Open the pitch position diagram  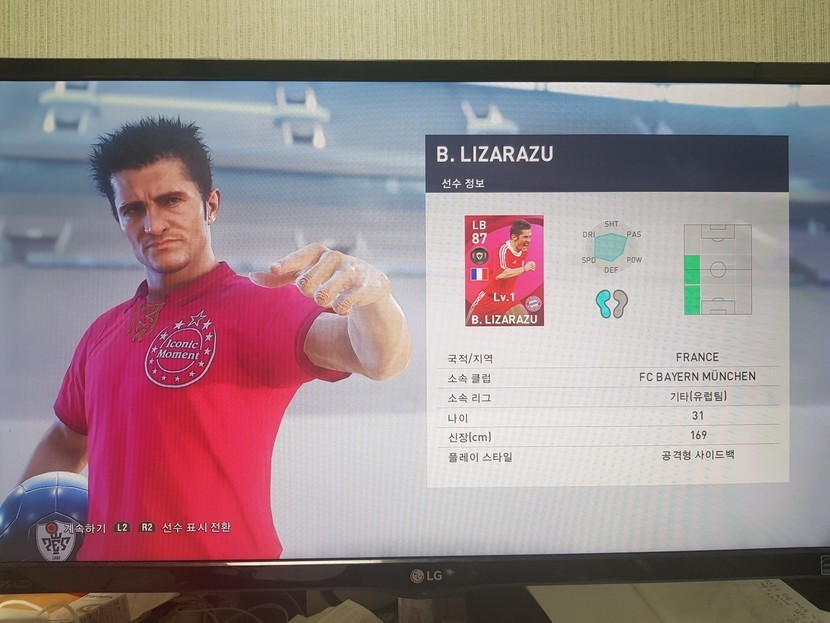click(x=717, y=269)
